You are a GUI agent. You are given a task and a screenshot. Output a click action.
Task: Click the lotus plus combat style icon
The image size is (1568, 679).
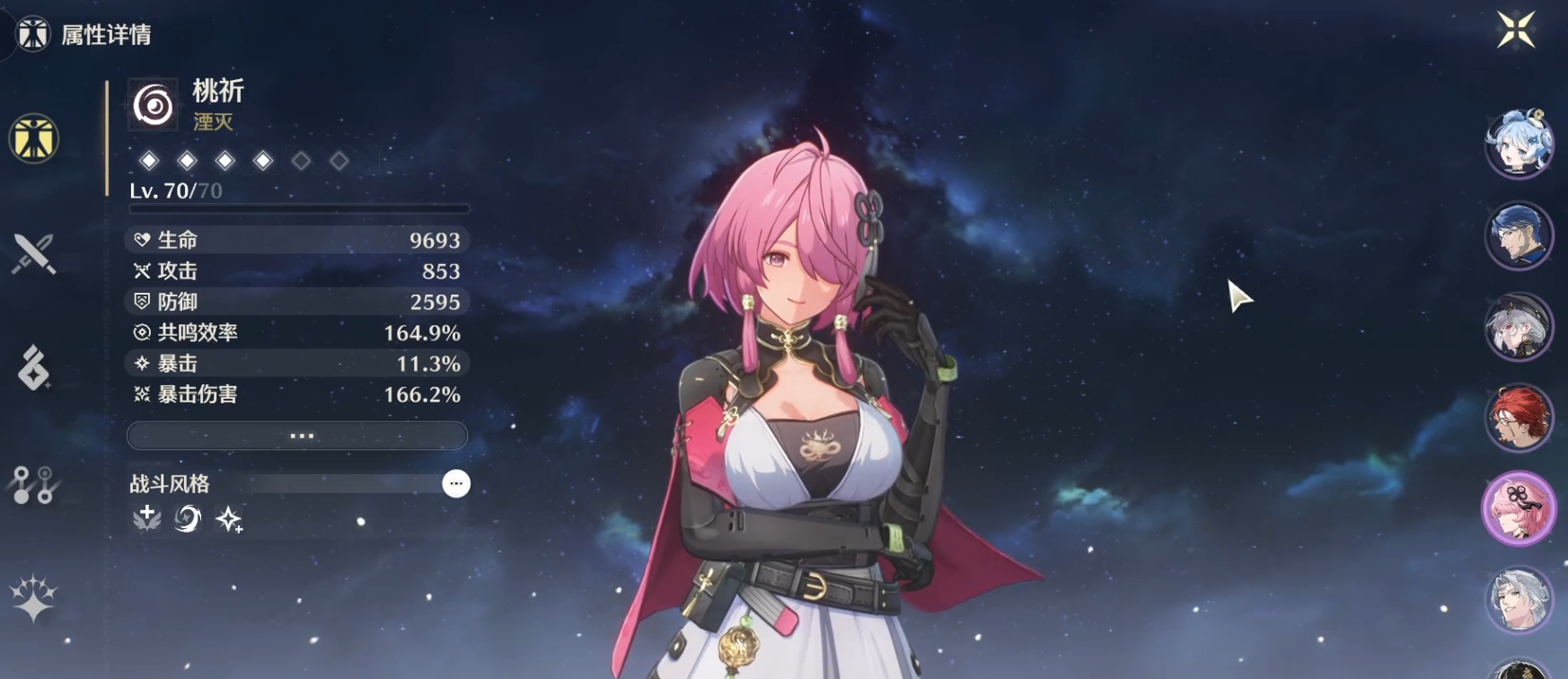(146, 518)
